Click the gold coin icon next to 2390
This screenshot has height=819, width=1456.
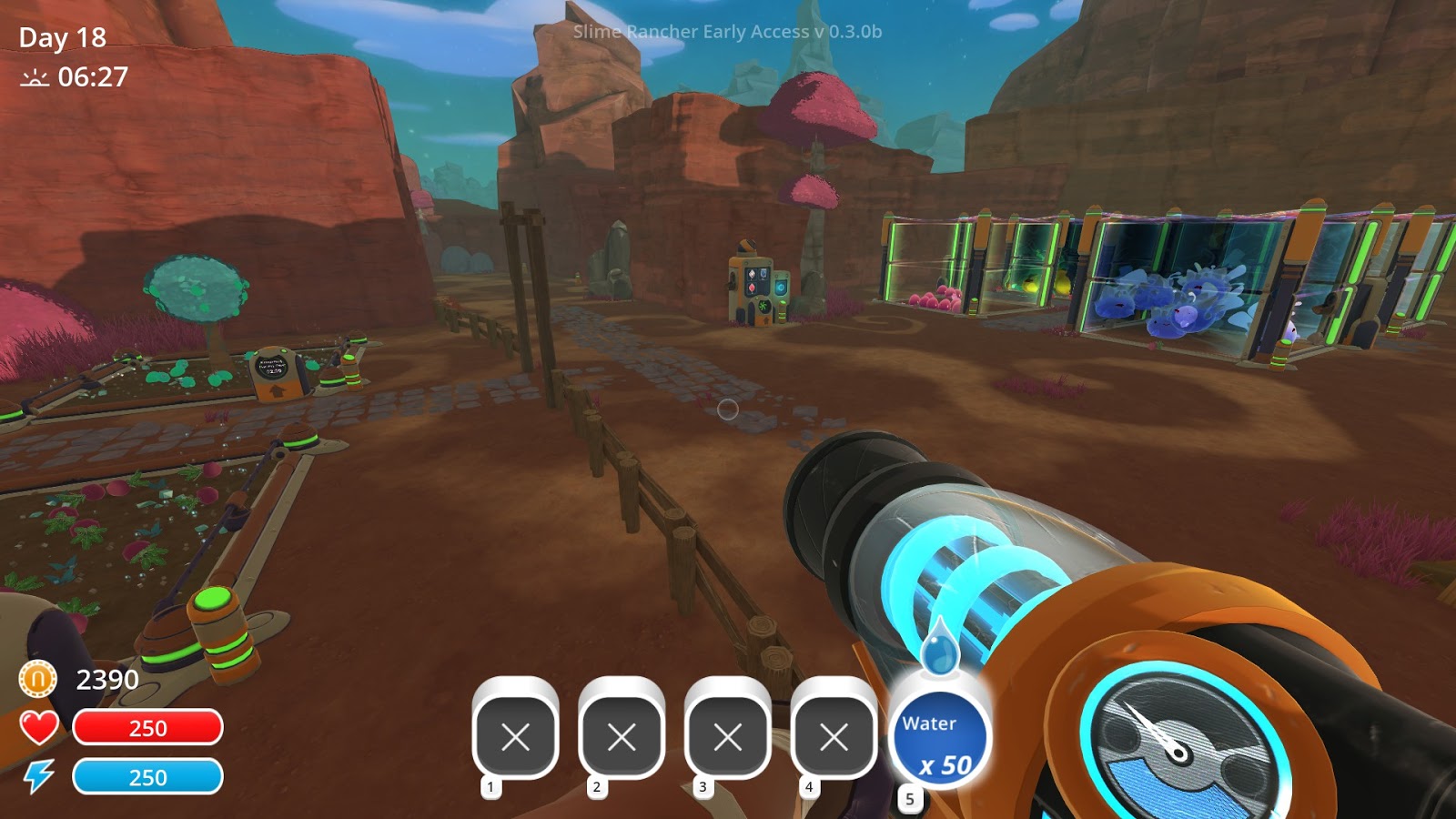point(36,680)
